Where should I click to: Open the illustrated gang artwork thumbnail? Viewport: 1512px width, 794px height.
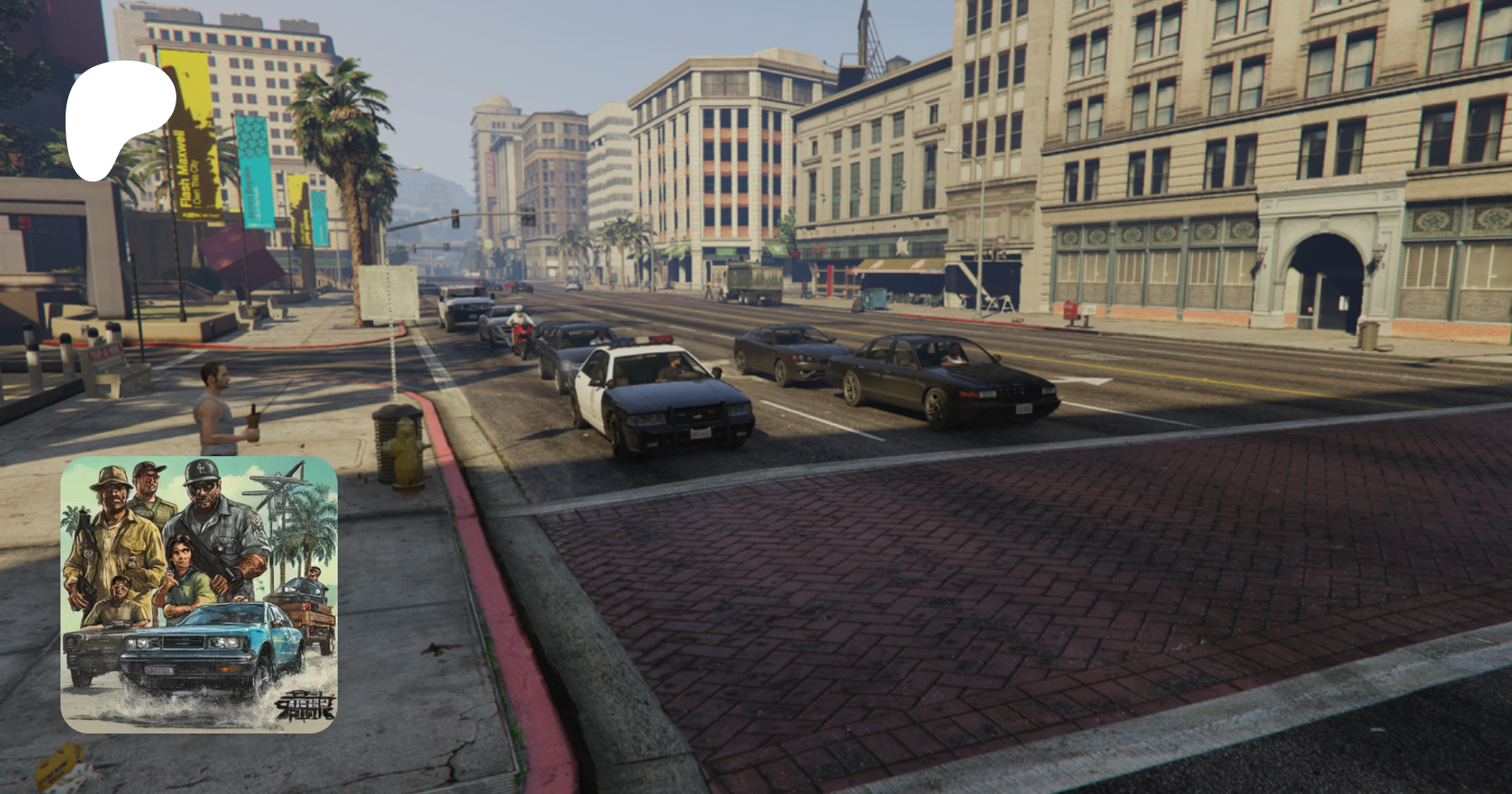pyautogui.click(x=199, y=594)
